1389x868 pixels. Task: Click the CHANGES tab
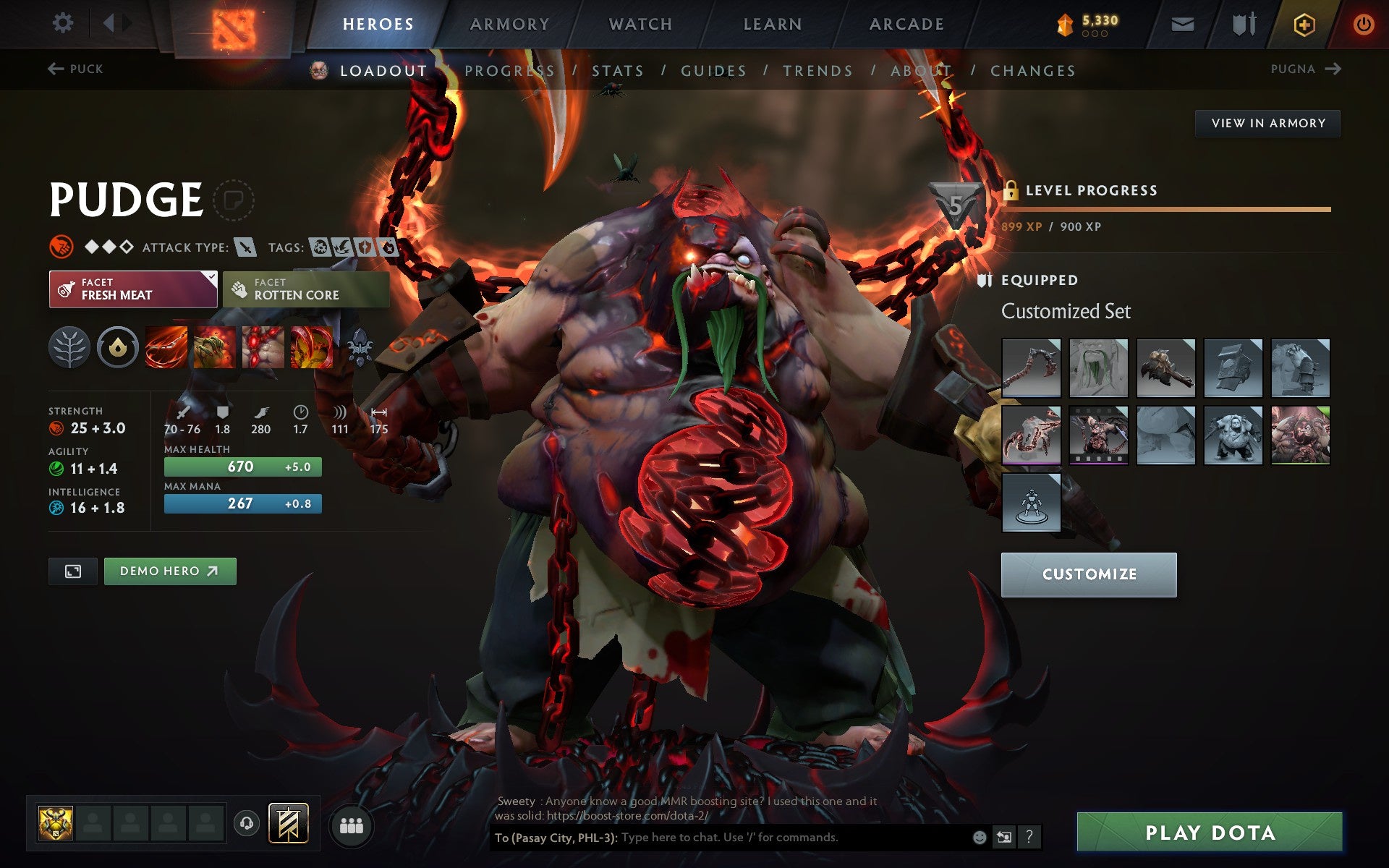point(1032,70)
